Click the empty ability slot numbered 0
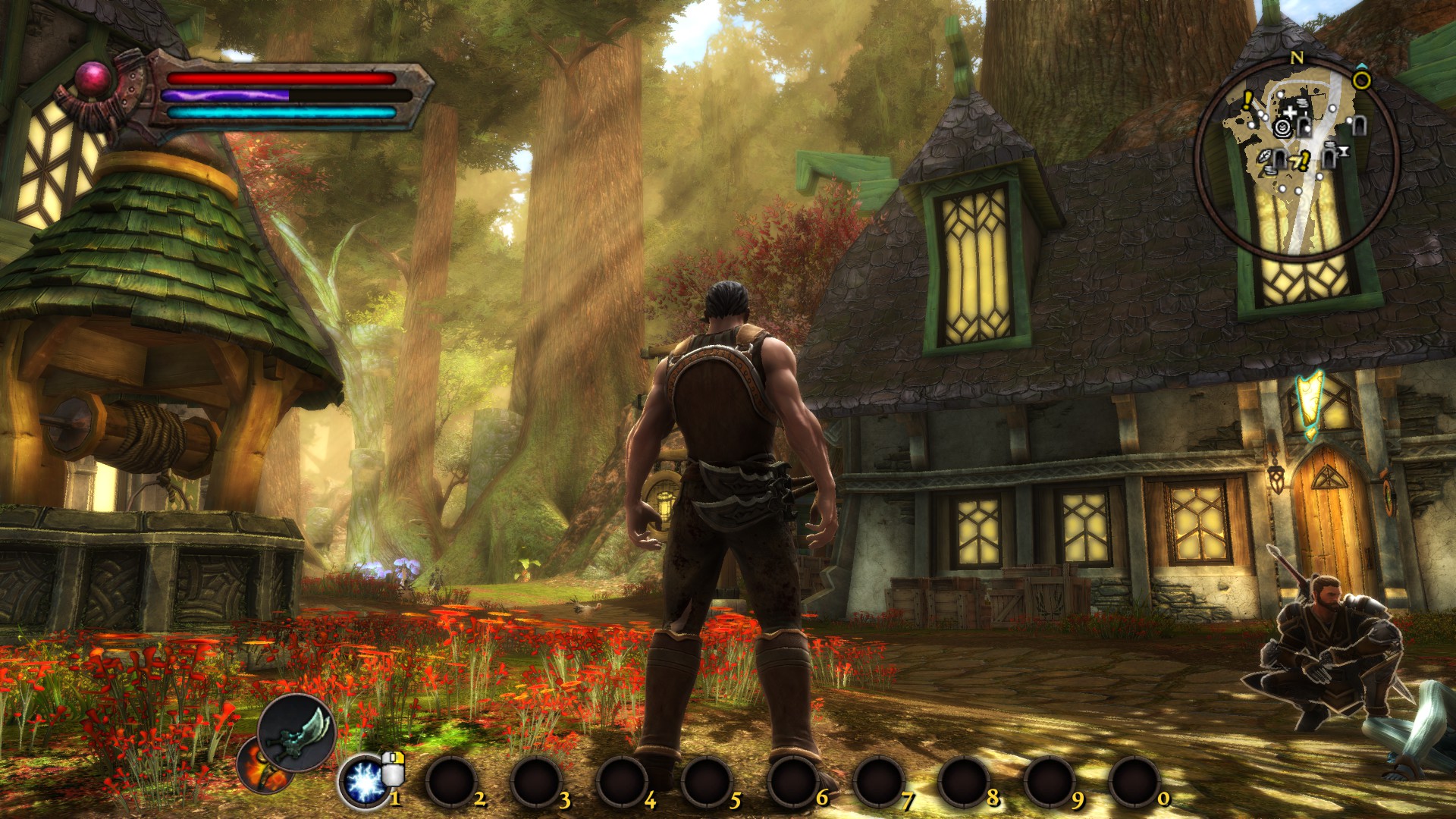Viewport: 1456px width, 819px height. coord(1134,782)
